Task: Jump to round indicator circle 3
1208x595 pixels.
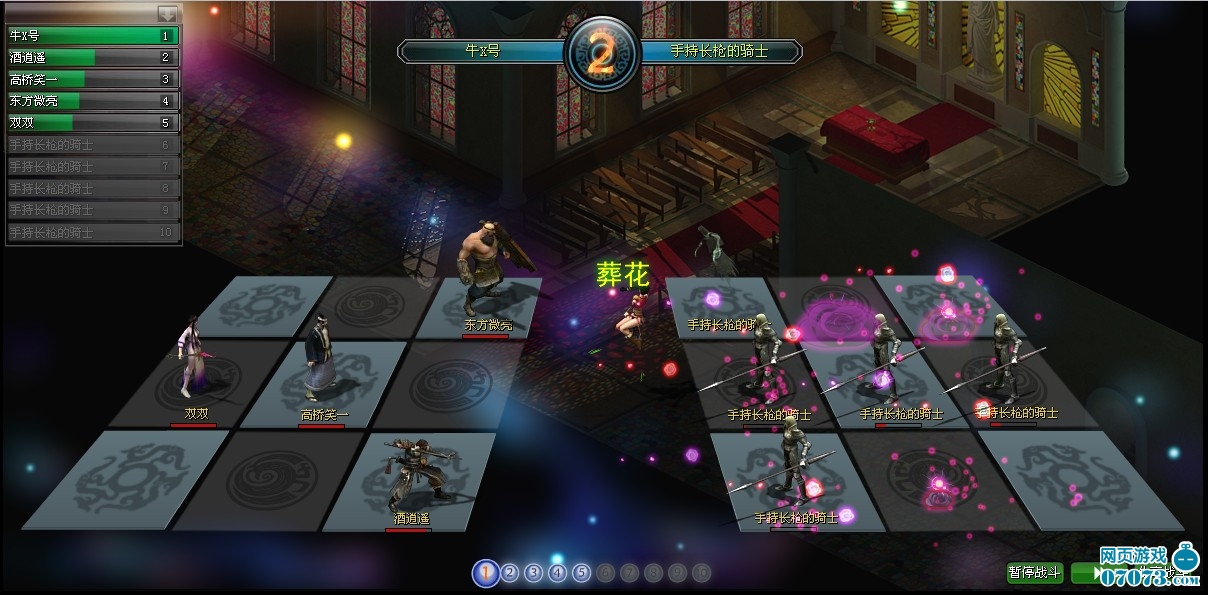Action: pos(534,573)
